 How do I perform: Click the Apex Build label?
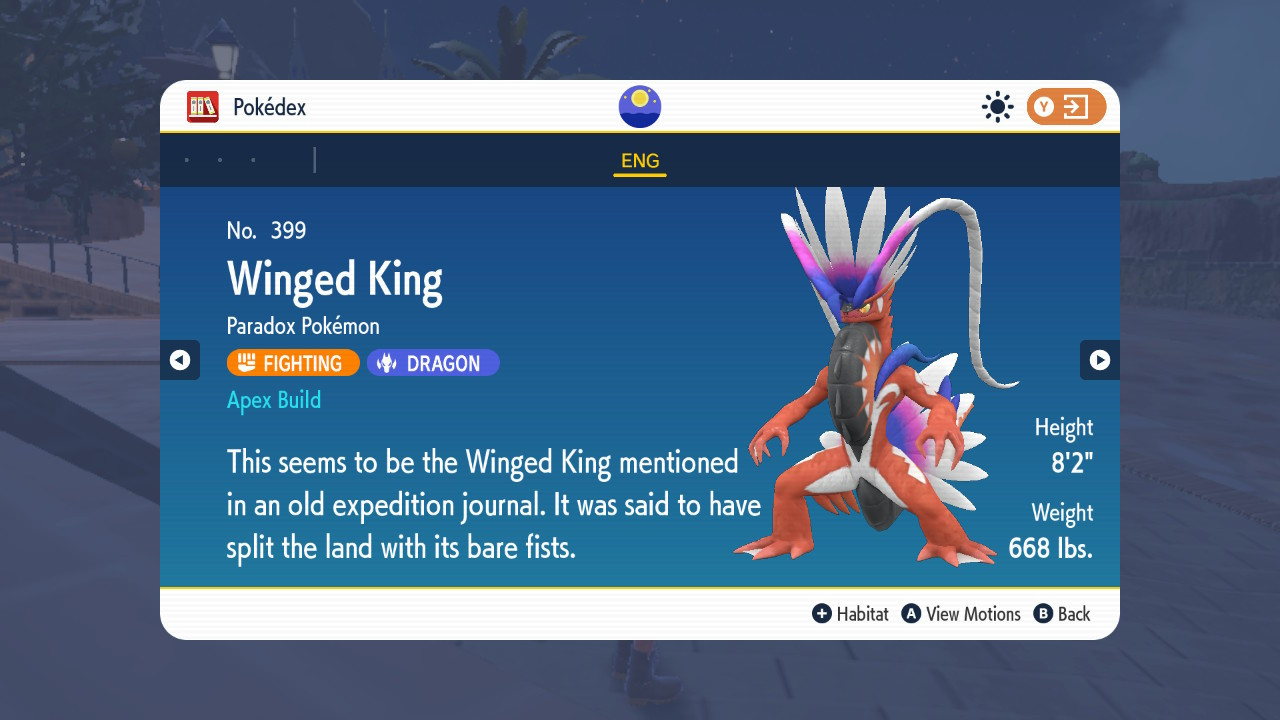pyautogui.click(x=274, y=400)
